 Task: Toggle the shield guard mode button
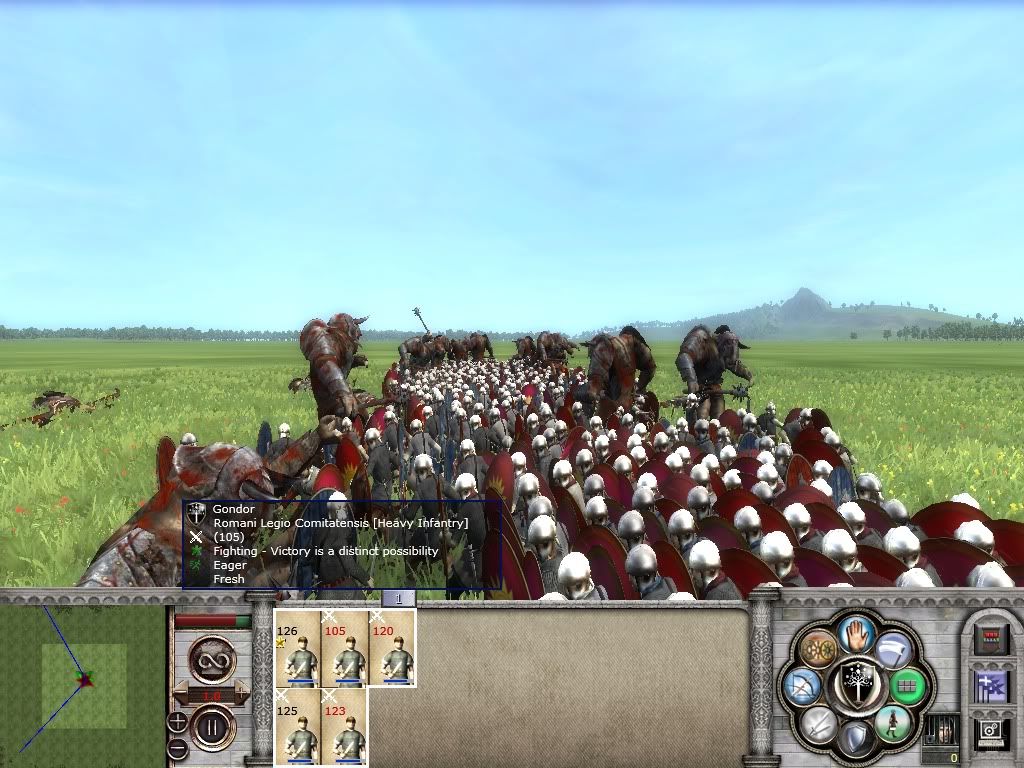[x=855, y=738]
